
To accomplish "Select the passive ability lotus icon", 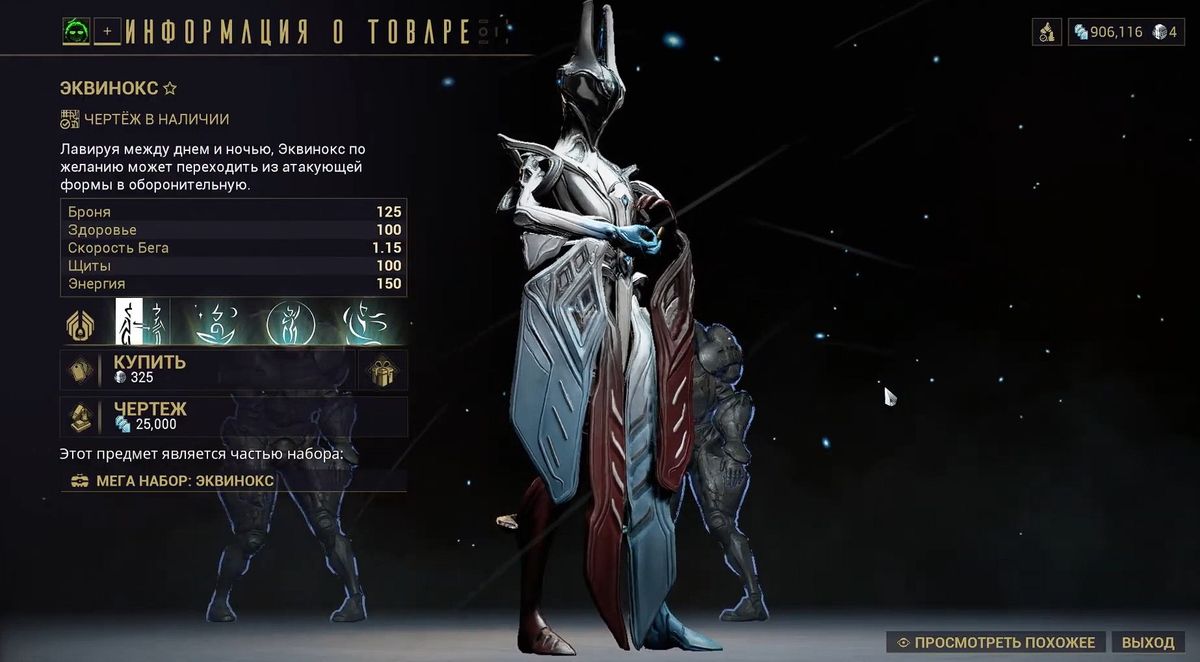I will [79, 322].
